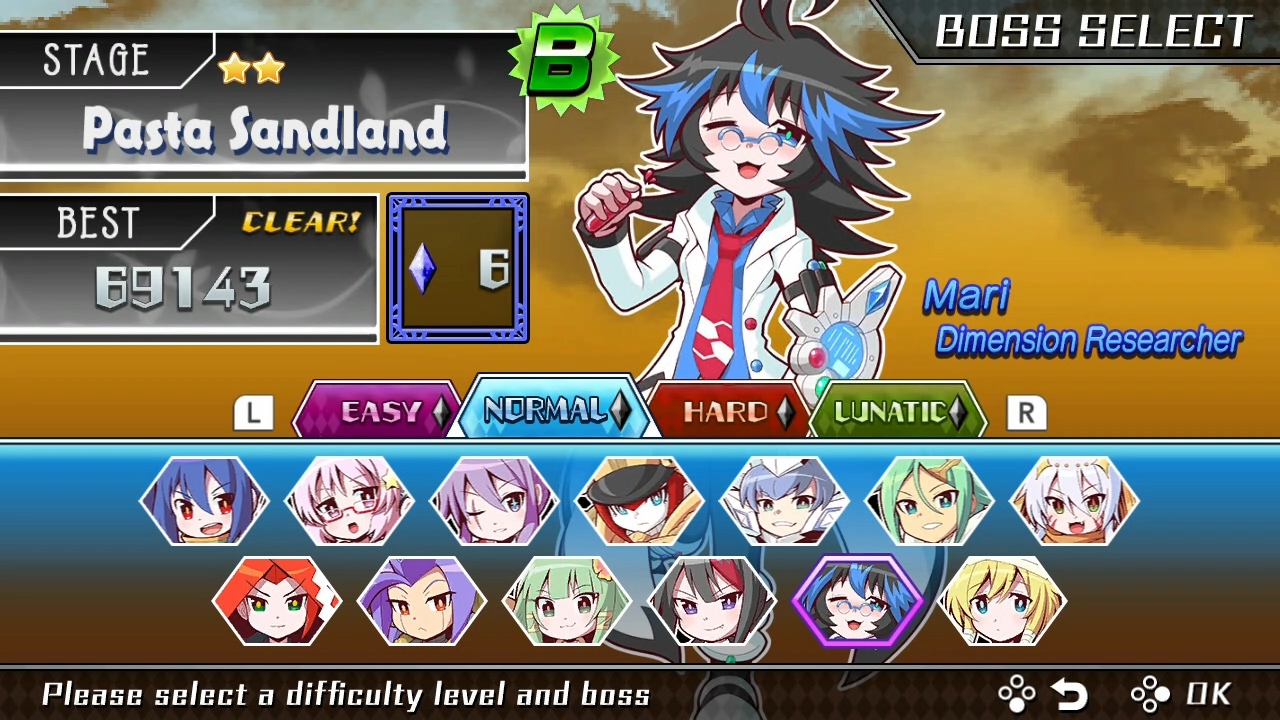Select Mari's highlighted boss portrait

(x=858, y=602)
